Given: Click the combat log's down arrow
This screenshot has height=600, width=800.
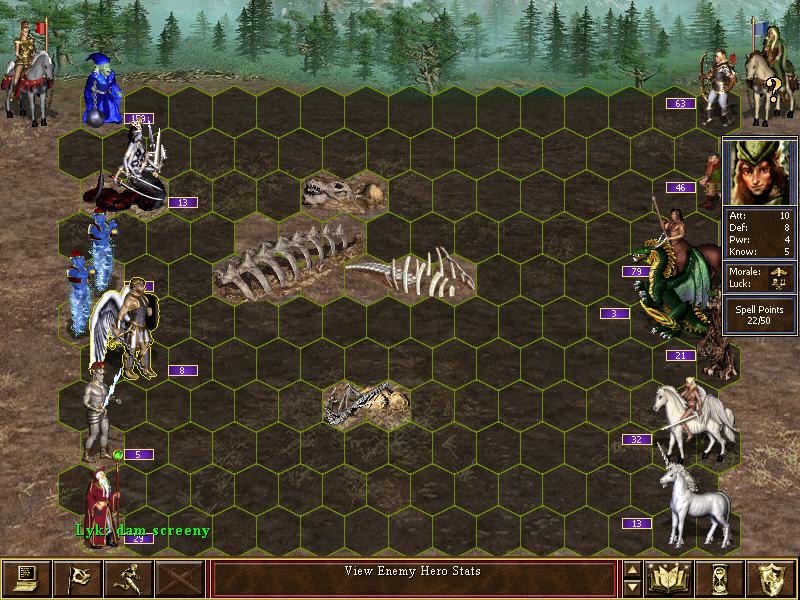Looking at the screenshot, I should click(x=632, y=587).
